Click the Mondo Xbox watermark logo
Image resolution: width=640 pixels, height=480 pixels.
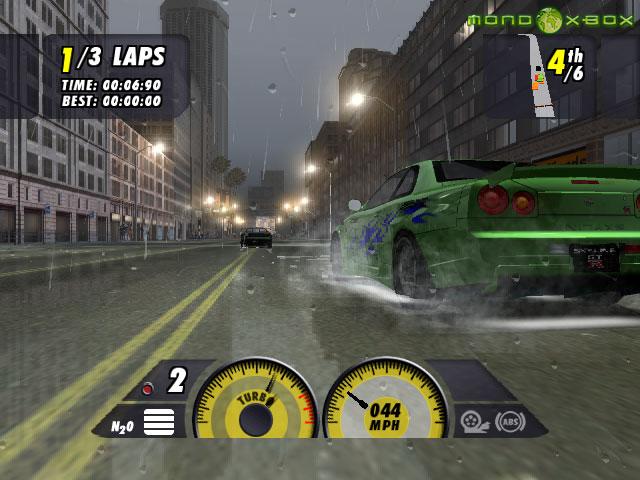click(549, 20)
